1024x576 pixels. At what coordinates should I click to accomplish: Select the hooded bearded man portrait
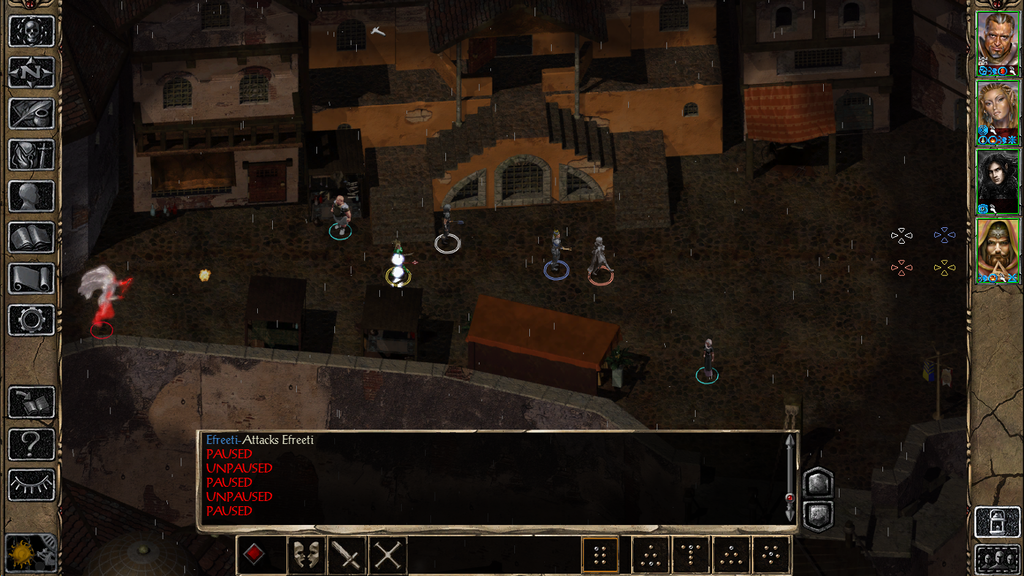[x=997, y=248]
